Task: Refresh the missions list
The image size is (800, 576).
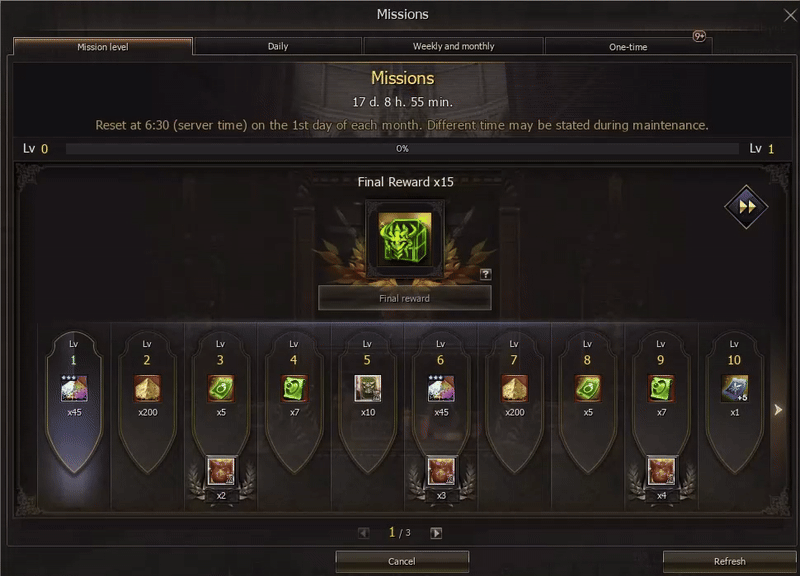Action: (729, 561)
